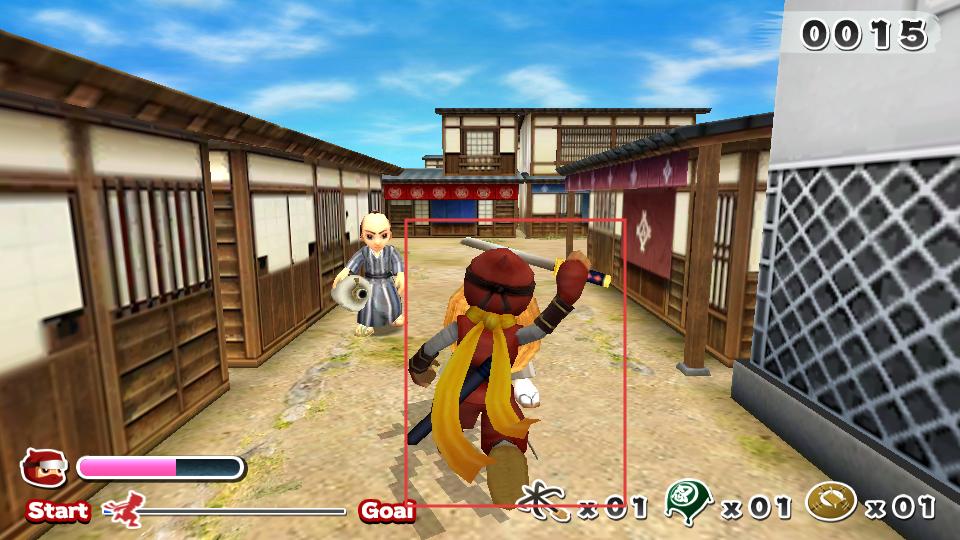Click the Goal label on progress track
The width and height of the screenshot is (960, 540).
387,511
